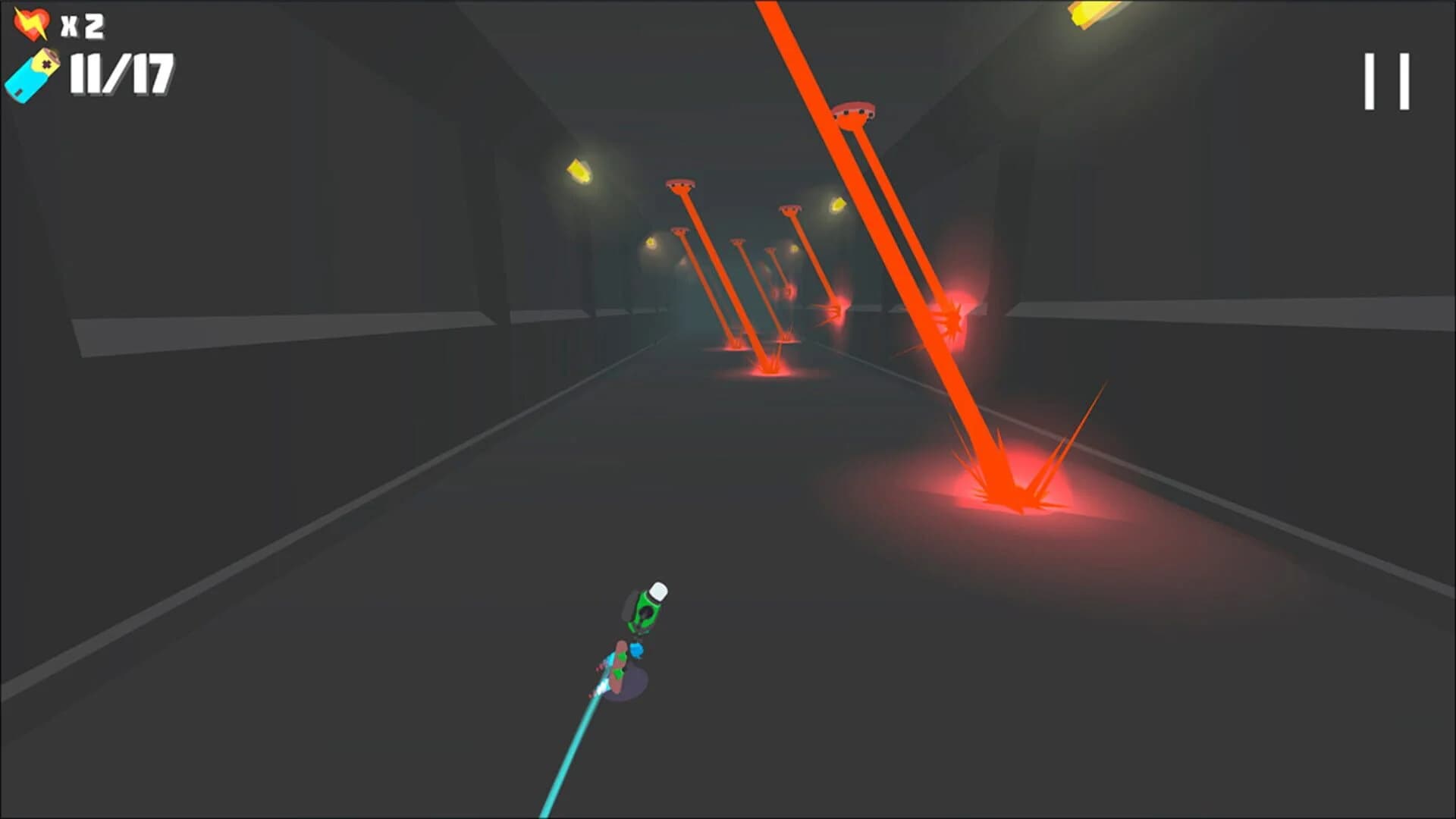The image size is (1456, 819).
Task: Click the lives counter showing x2
Action: pyautogui.click(x=78, y=23)
